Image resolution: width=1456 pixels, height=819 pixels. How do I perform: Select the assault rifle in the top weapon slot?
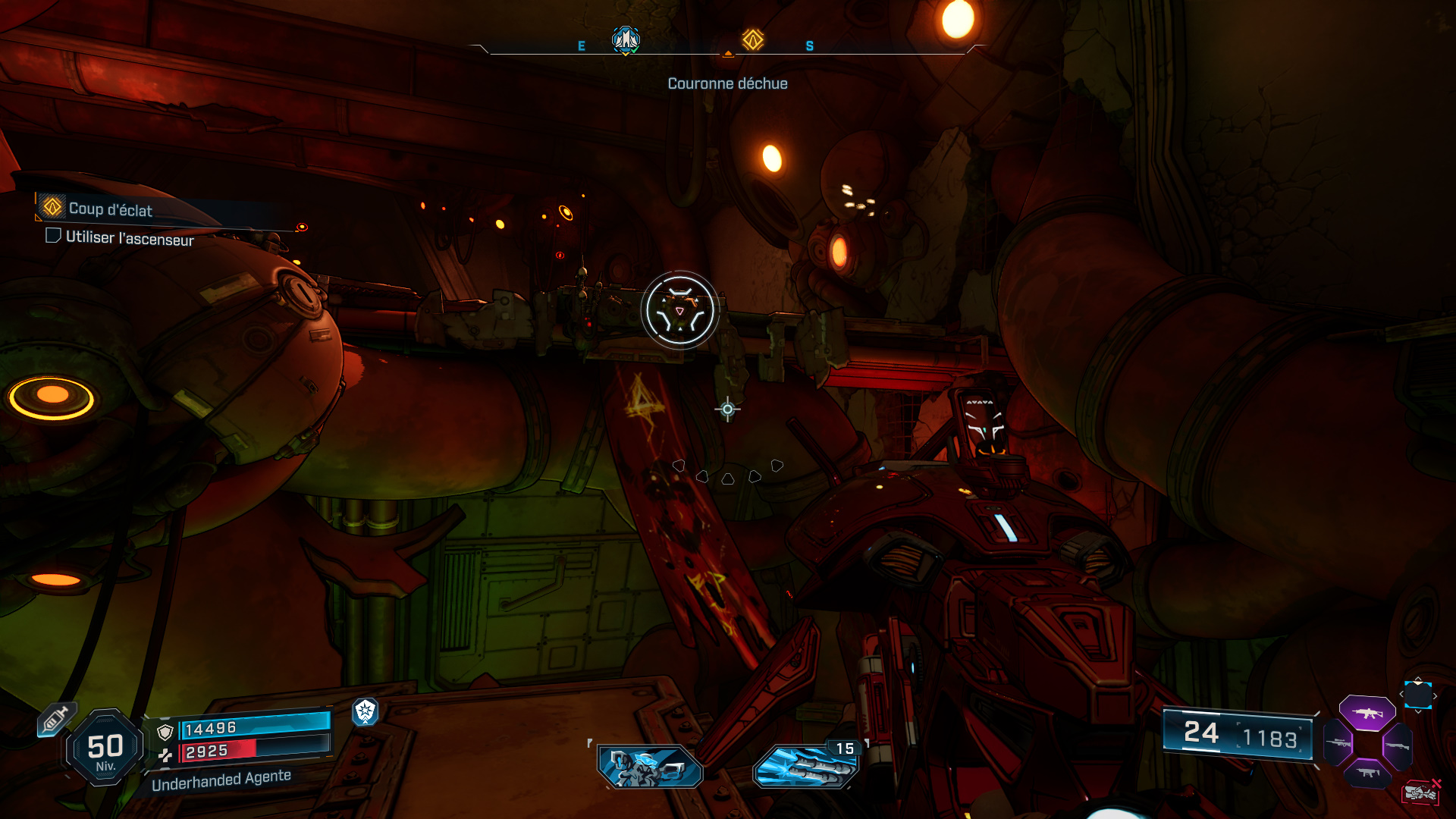coord(1367,713)
